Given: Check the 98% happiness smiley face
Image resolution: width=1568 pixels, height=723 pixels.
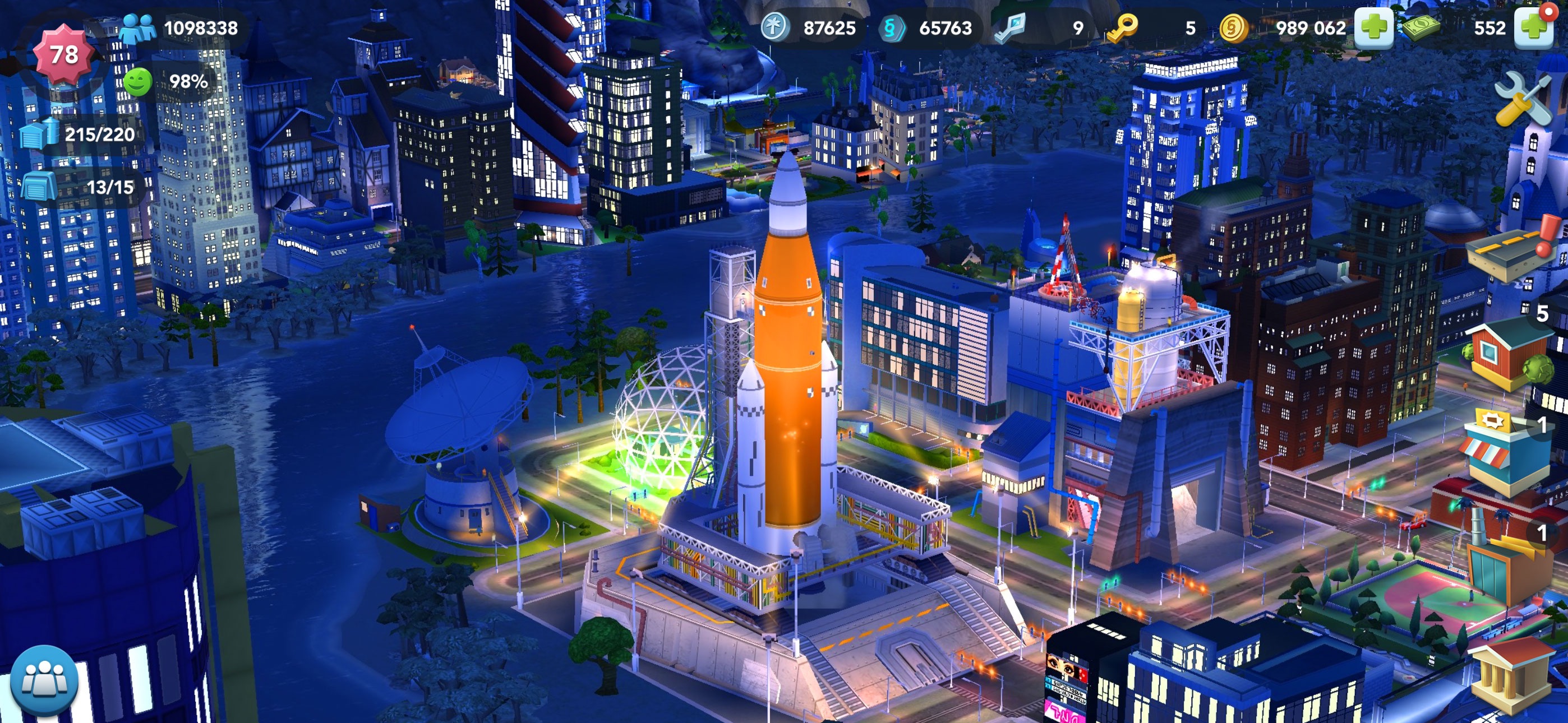Looking at the screenshot, I should tap(139, 82).
